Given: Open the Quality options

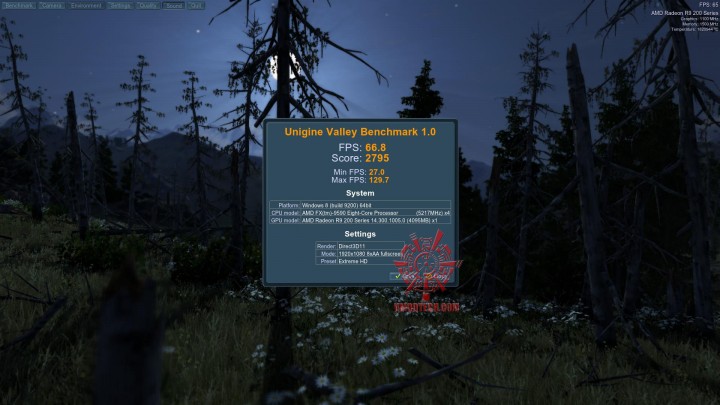Looking at the screenshot, I should tap(146, 5).
